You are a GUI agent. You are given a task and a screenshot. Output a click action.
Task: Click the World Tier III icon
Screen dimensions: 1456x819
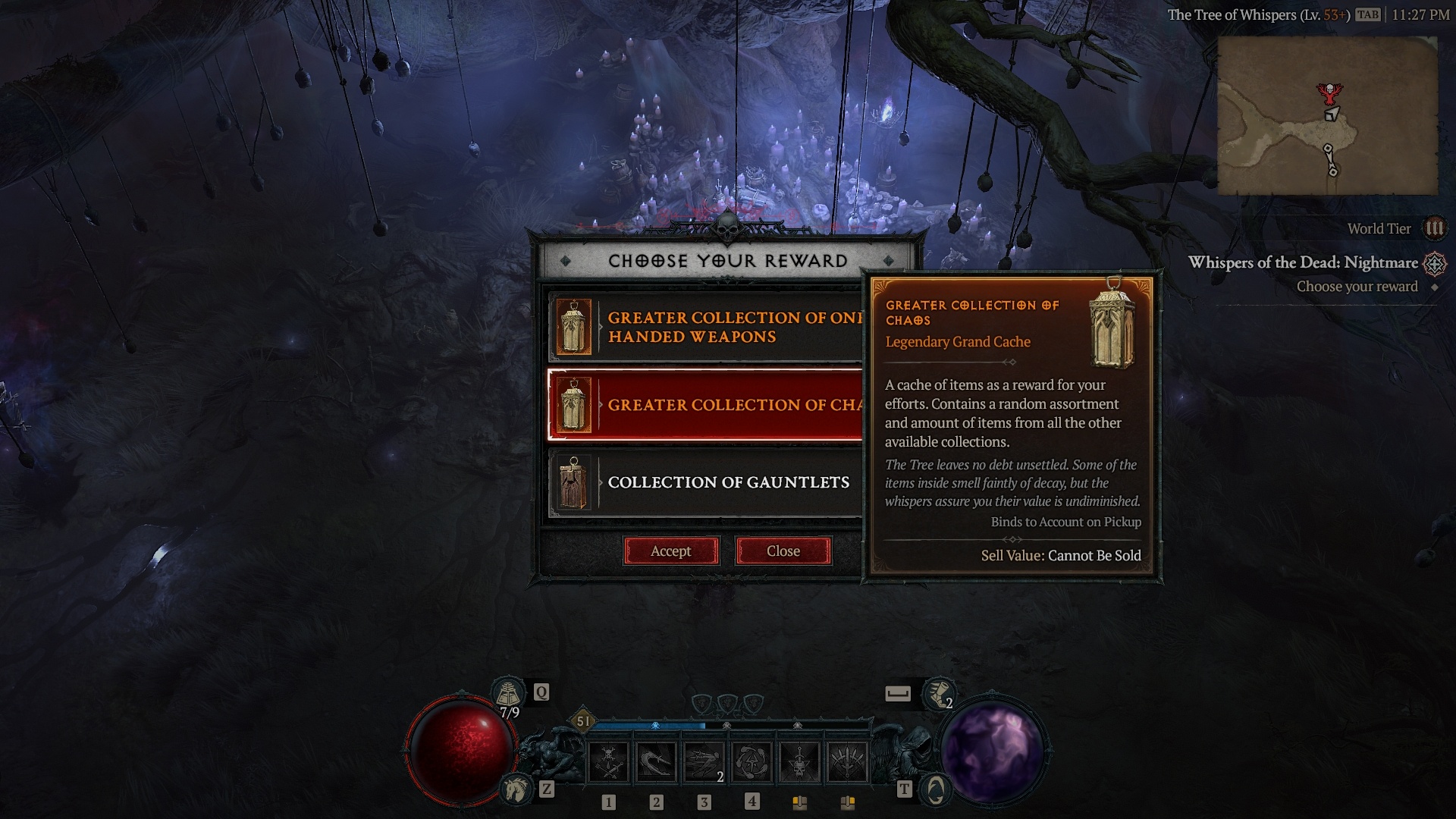[1436, 228]
